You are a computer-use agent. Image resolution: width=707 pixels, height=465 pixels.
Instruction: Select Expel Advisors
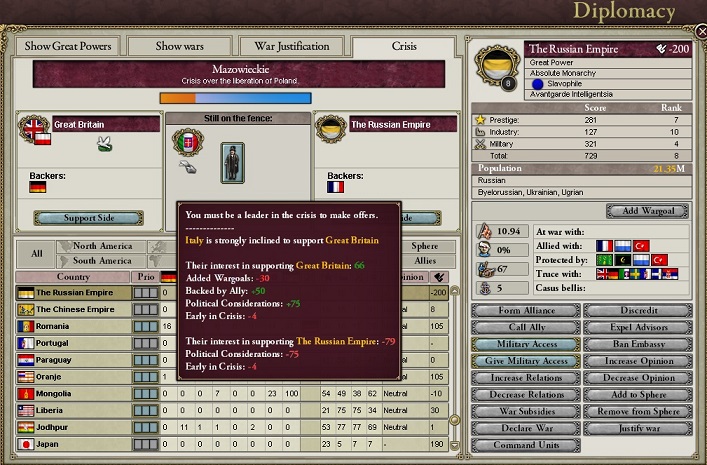[x=639, y=327]
